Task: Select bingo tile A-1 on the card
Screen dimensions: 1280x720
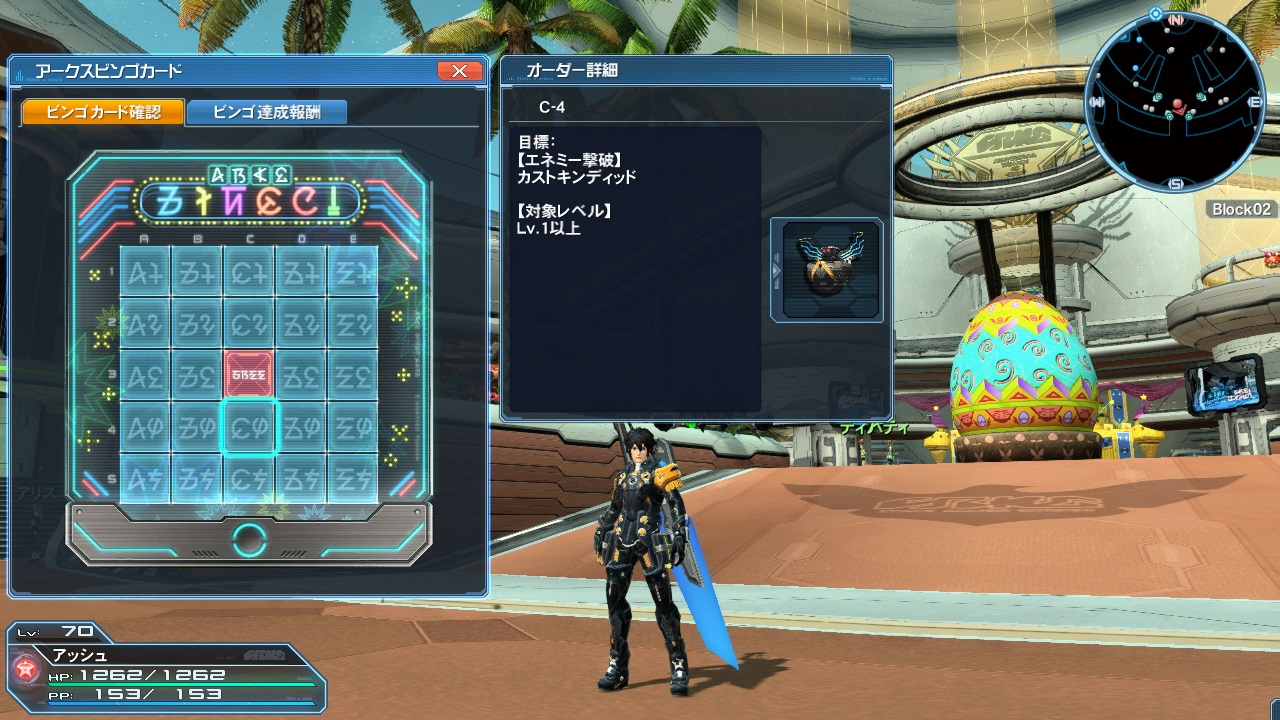Action: coord(145,270)
